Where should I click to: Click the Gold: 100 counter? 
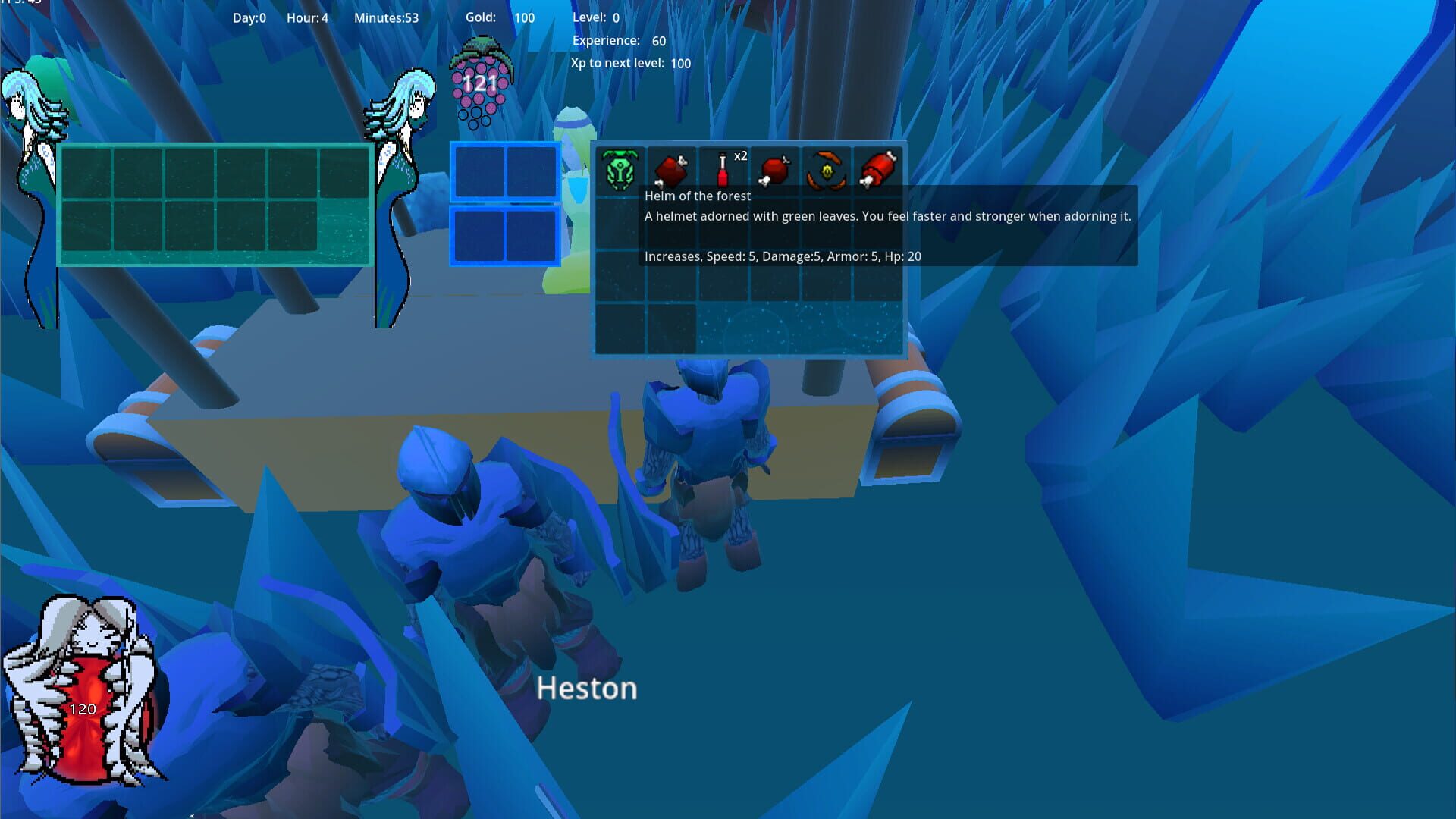(500, 17)
